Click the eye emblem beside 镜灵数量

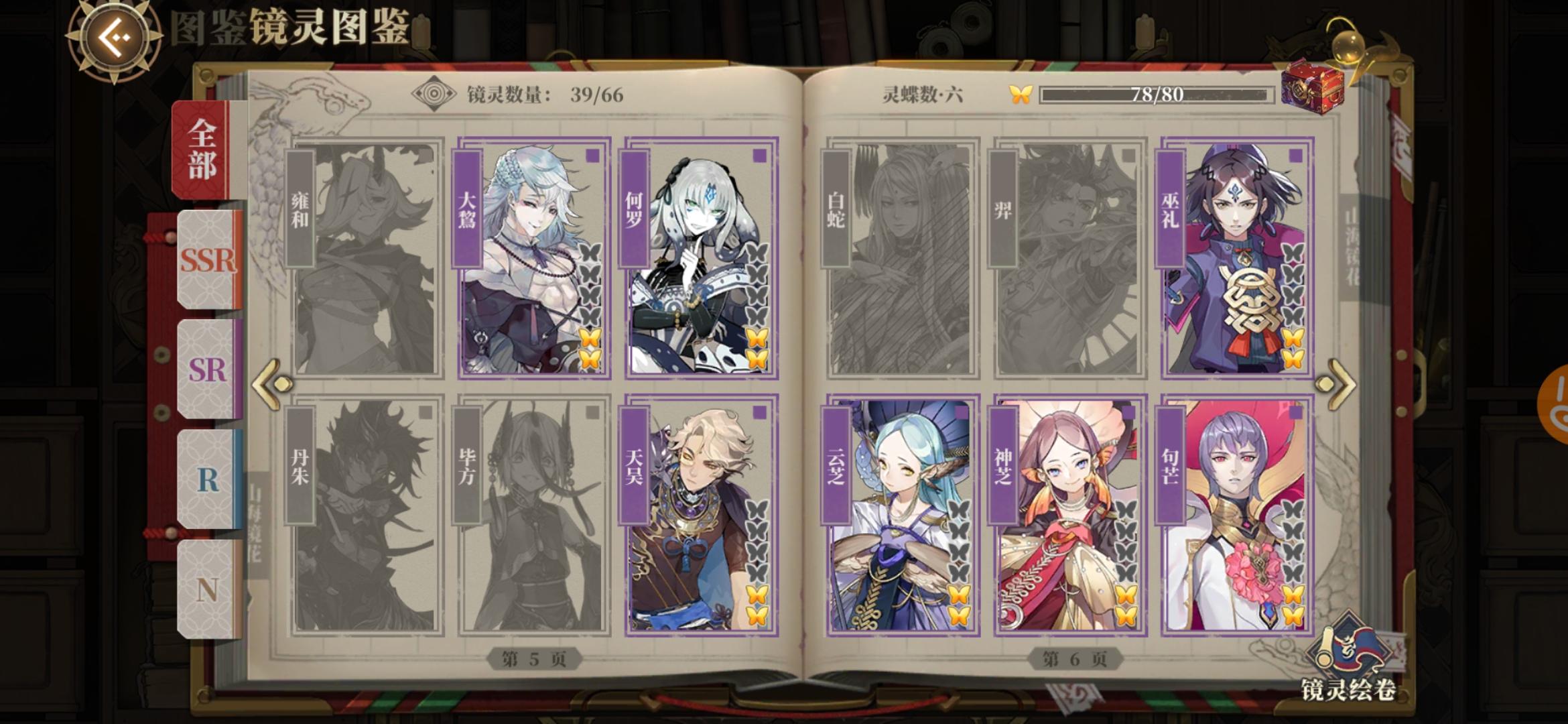pyautogui.click(x=434, y=93)
